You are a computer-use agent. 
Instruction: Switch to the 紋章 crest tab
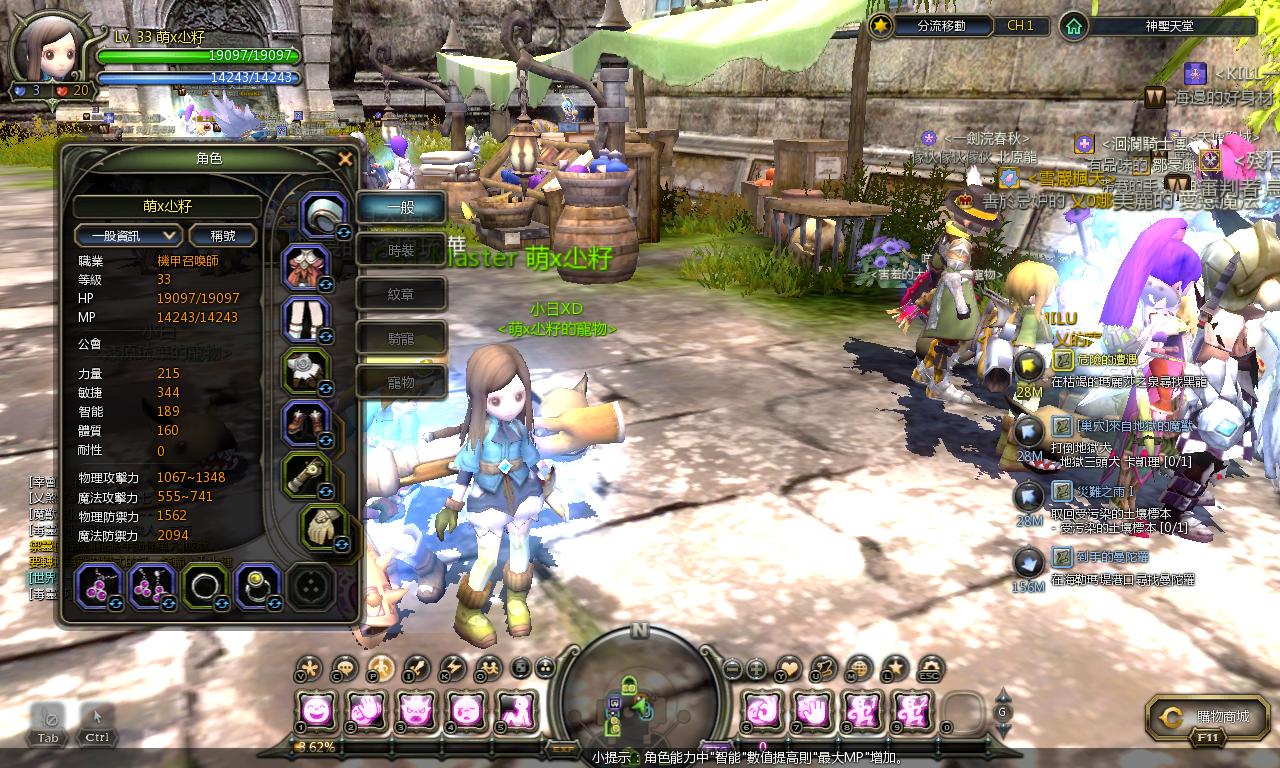point(401,295)
